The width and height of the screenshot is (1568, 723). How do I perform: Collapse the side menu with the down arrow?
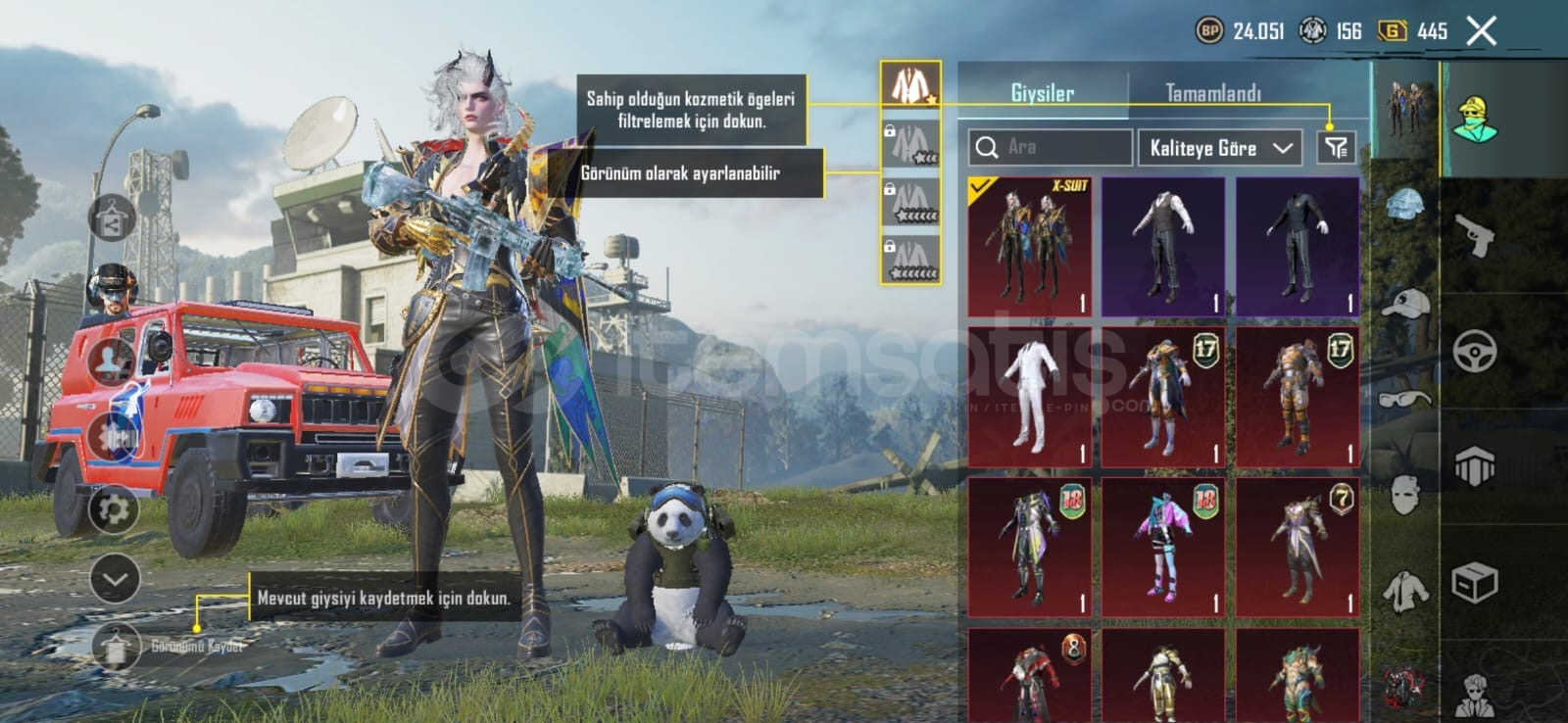(x=114, y=579)
